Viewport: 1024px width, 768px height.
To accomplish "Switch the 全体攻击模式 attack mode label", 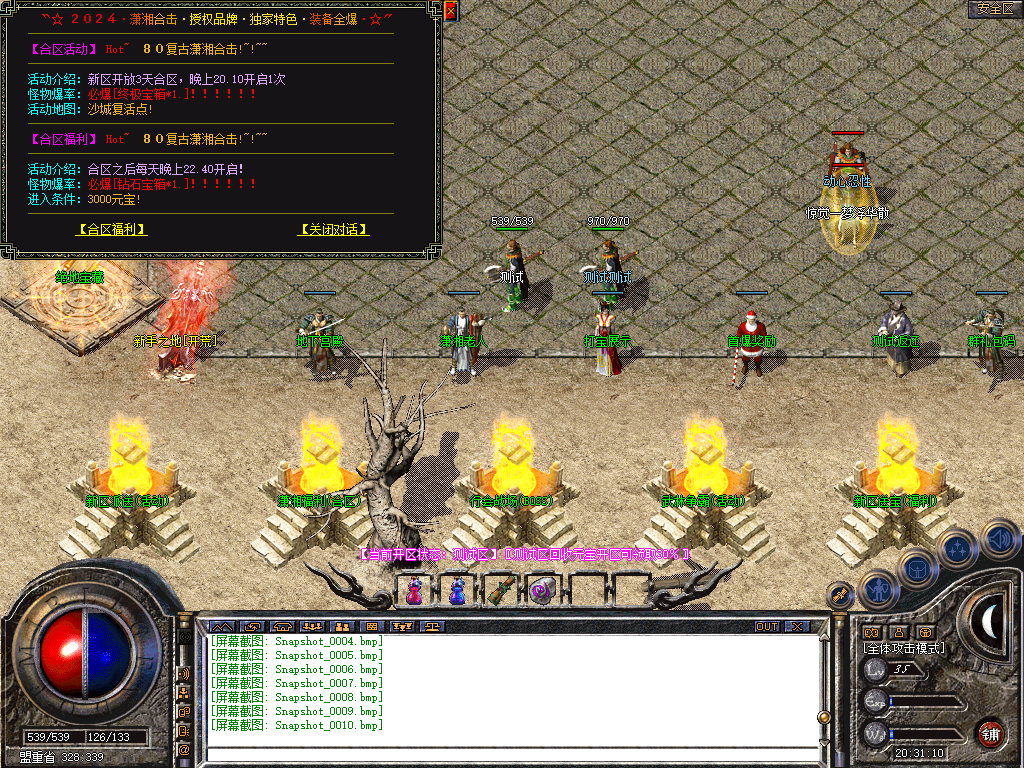I will 904,648.
